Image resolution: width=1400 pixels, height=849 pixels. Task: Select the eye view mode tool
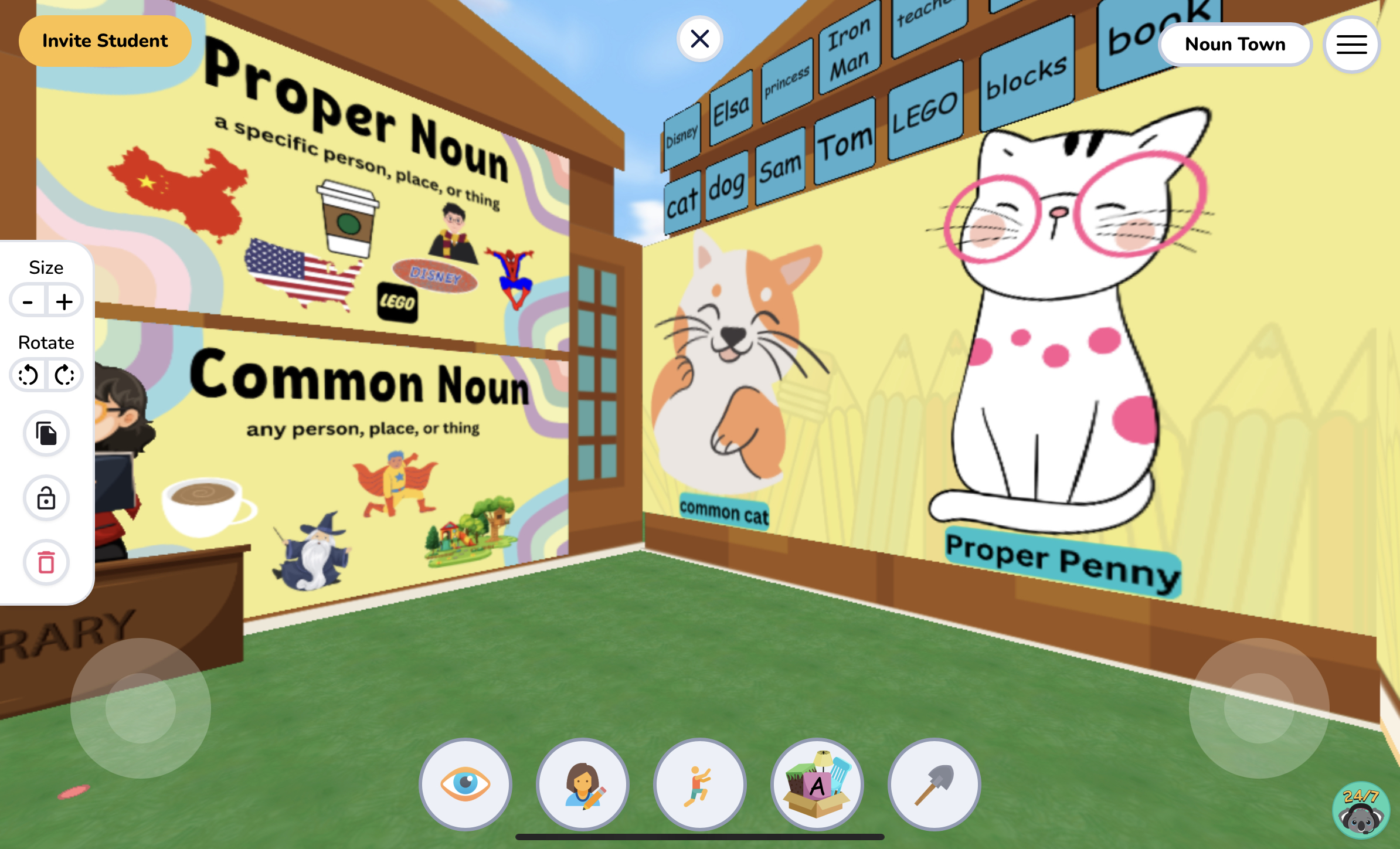[465, 785]
